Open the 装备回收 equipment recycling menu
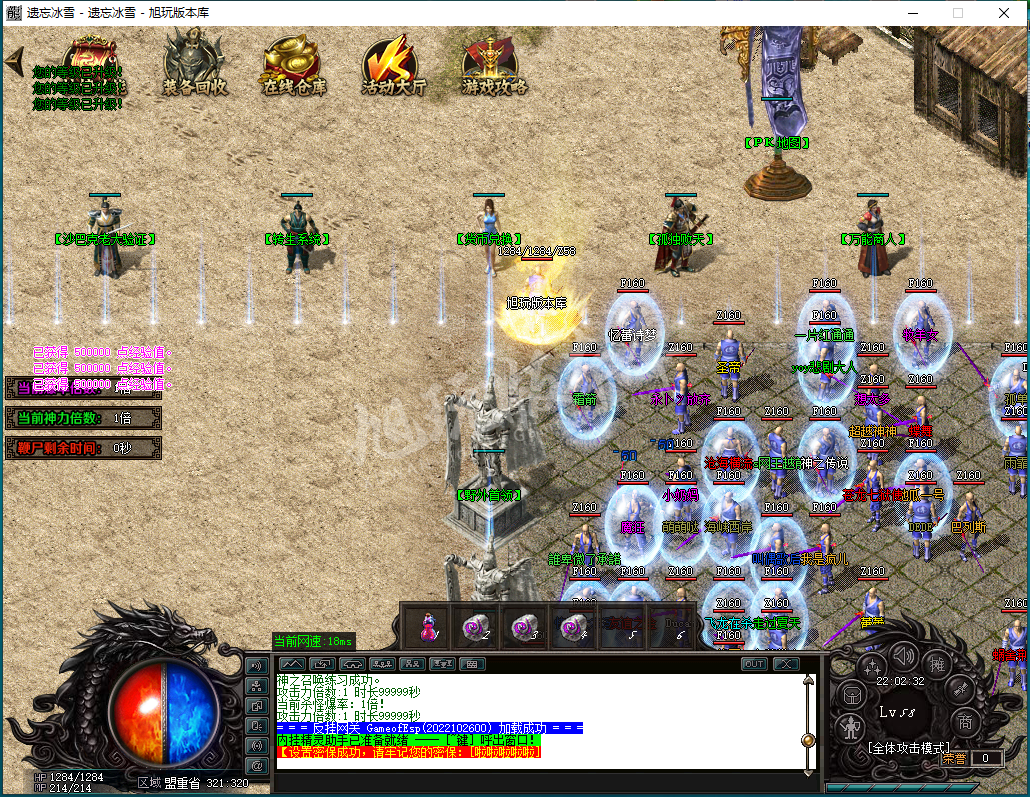Image resolution: width=1030 pixels, height=797 pixels. (x=195, y=62)
